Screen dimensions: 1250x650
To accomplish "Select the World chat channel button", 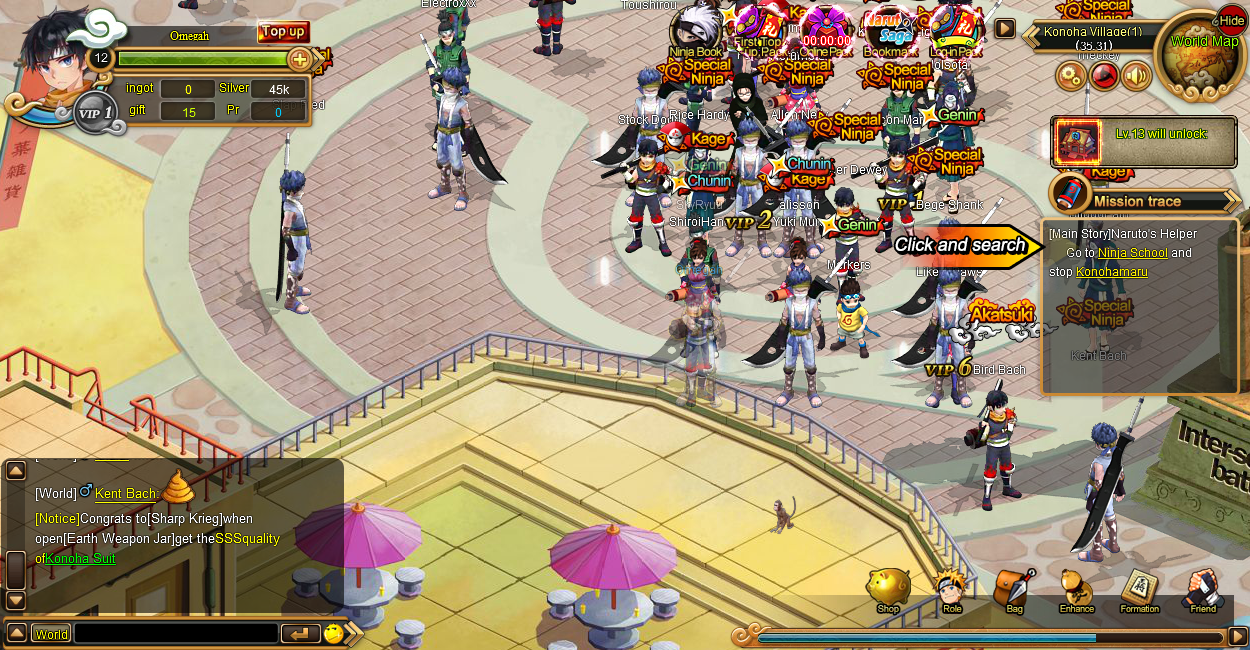I will tap(51, 634).
